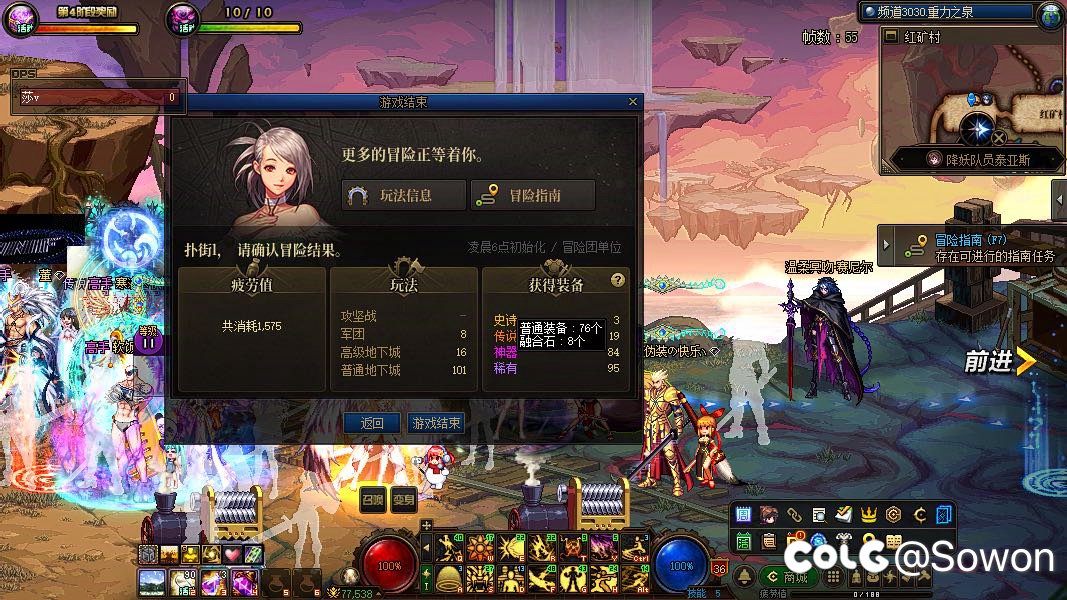Click the 召唤 button above the hotbar

[x=372, y=501]
